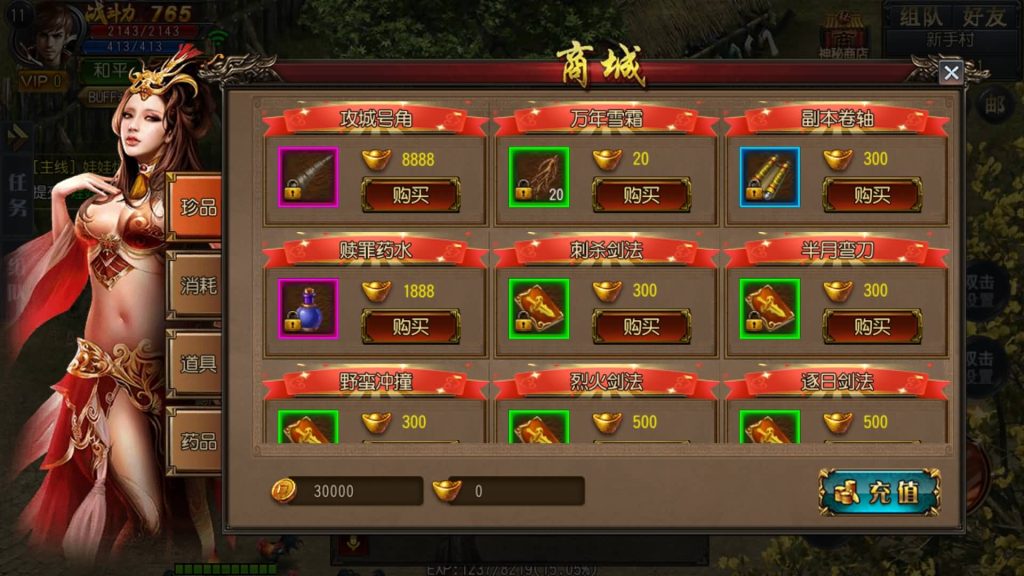
Task: Purchase the 半月弯刀 skill book
Action: click(x=871, y=326)
